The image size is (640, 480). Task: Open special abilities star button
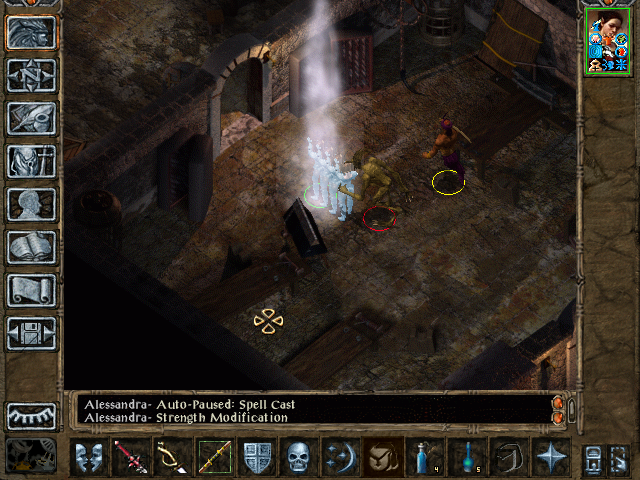tap(551, 457)
